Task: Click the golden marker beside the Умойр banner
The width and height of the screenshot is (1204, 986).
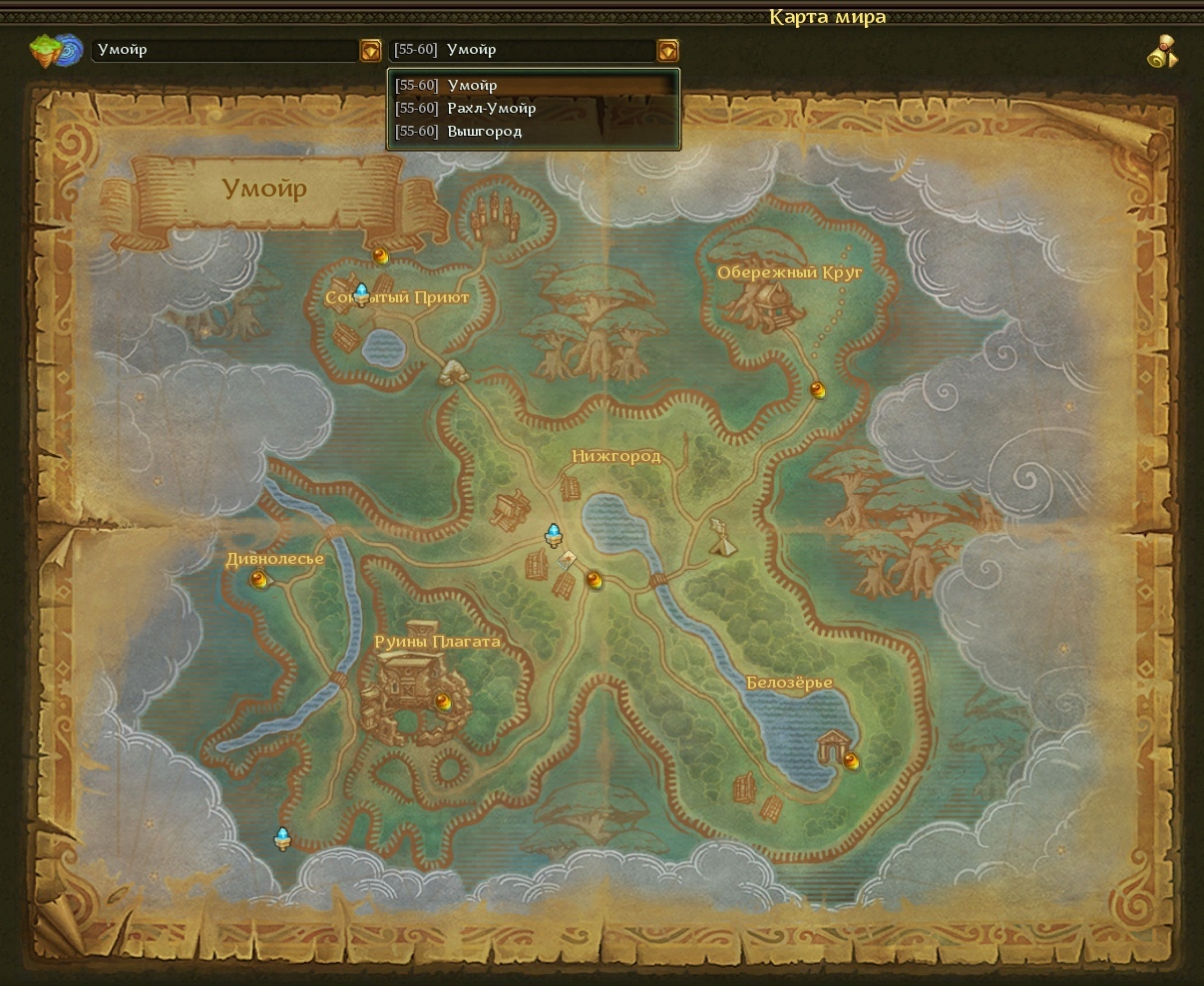Action: [380, 255]
